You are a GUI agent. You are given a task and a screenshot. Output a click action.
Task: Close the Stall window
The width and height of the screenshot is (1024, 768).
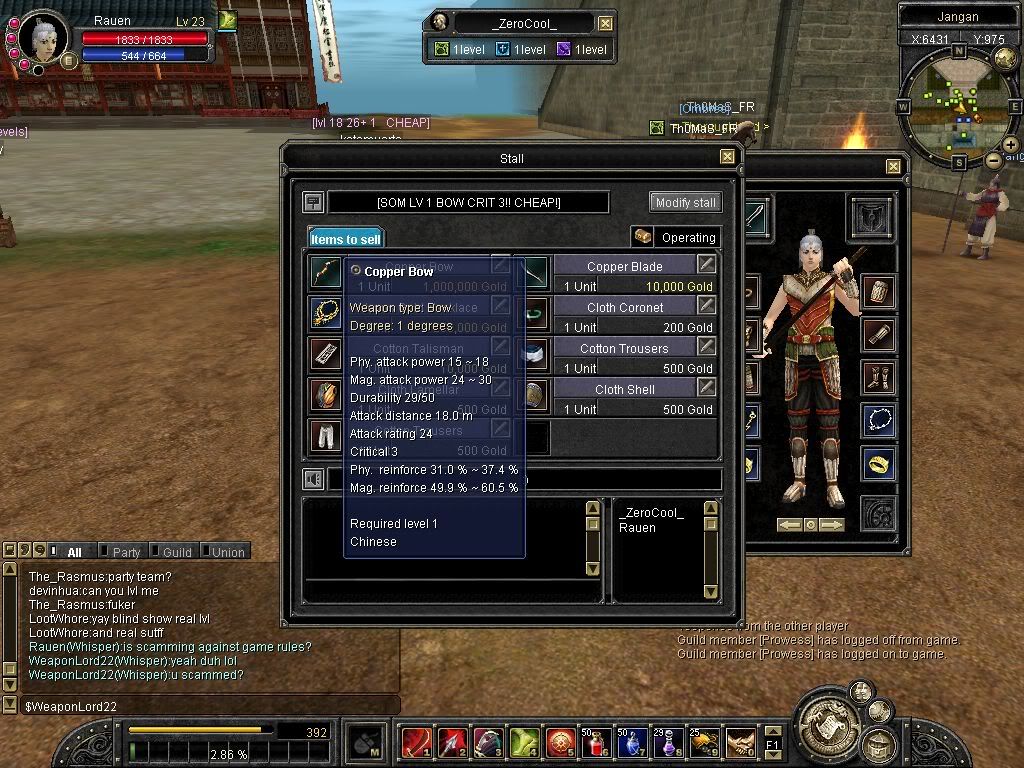point(727,157)
